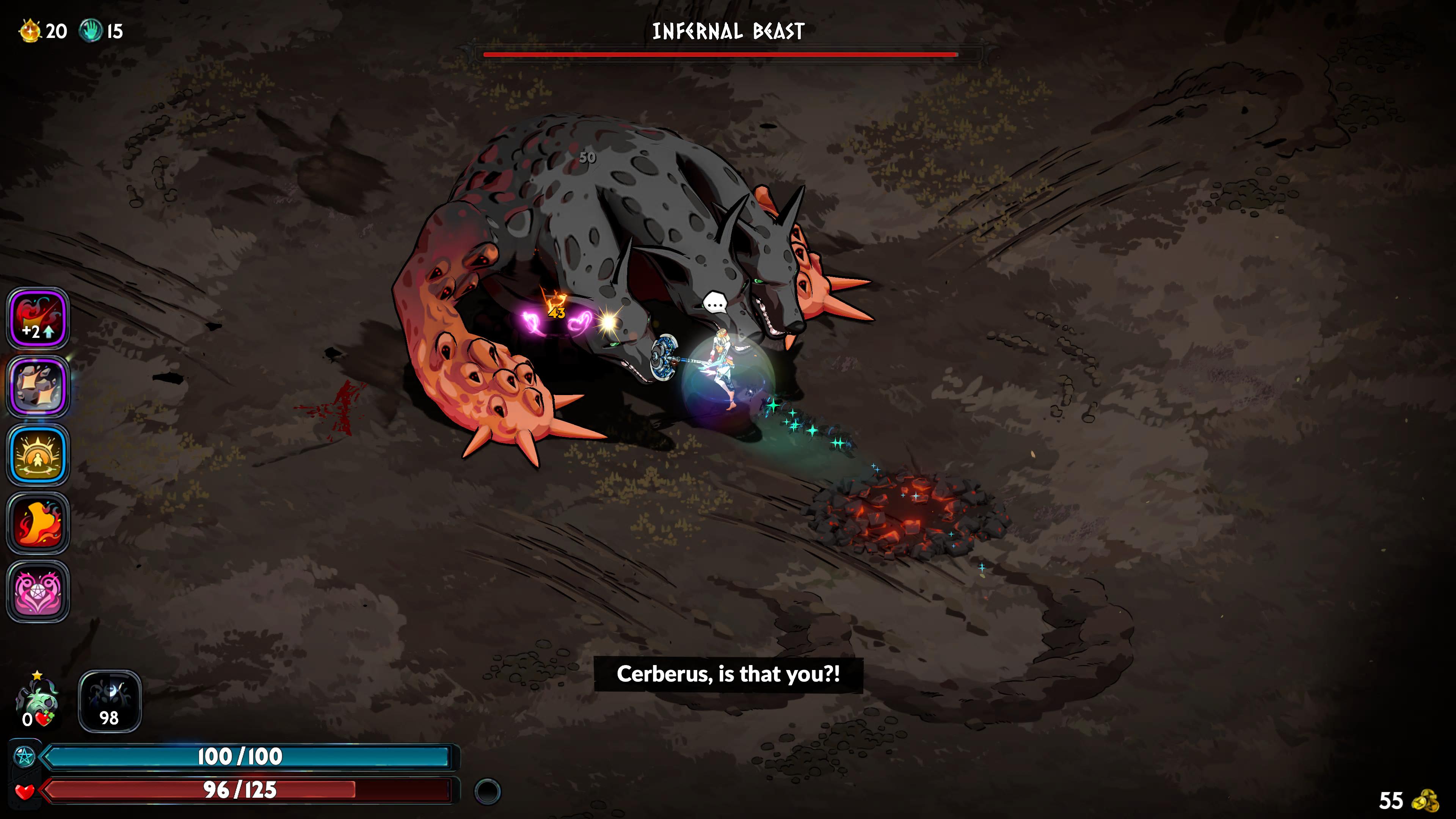Click the gray rock attack boon icon
This screenshot has height=819, width=1456.
coord(38,387)
